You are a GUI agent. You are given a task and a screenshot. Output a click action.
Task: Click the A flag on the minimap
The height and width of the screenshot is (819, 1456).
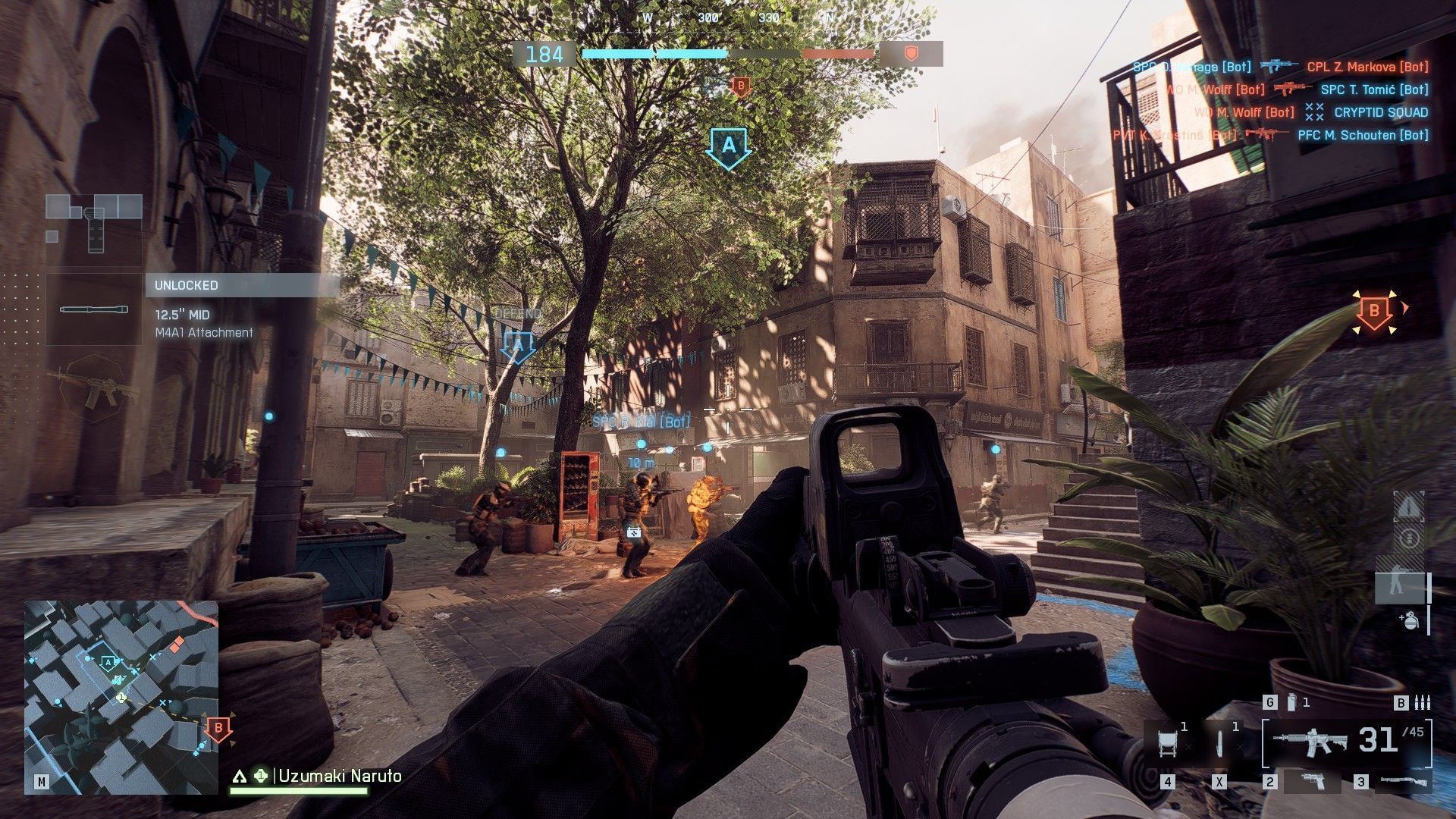[108, 663]
